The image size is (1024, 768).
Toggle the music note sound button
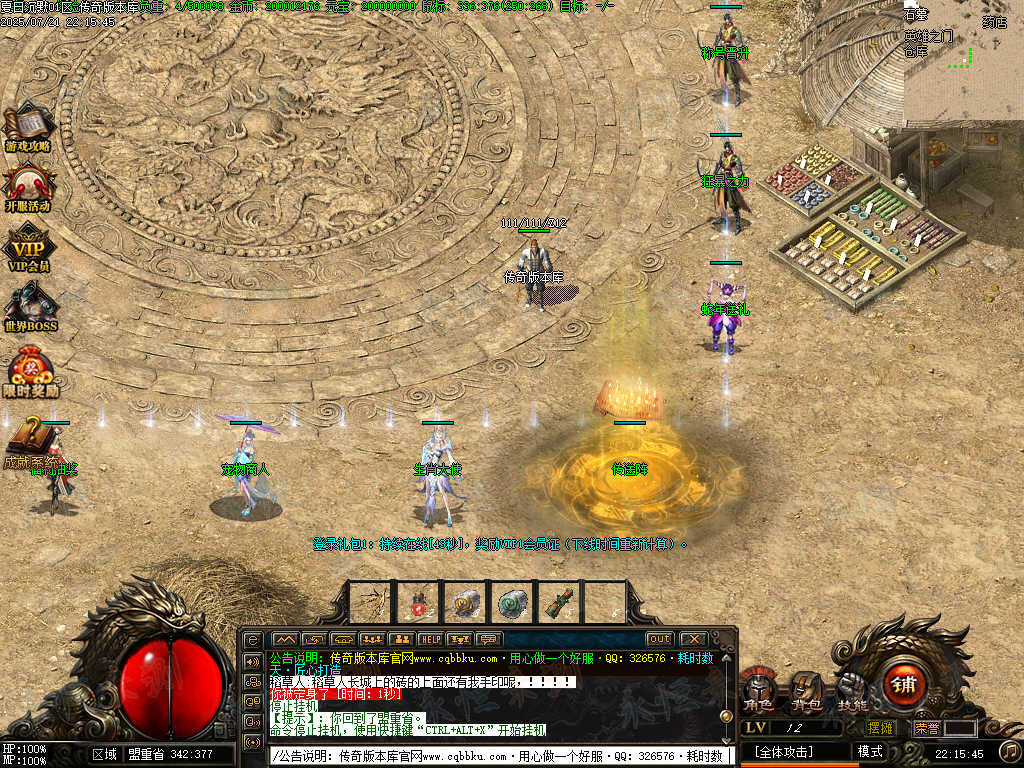point(1010,750)
